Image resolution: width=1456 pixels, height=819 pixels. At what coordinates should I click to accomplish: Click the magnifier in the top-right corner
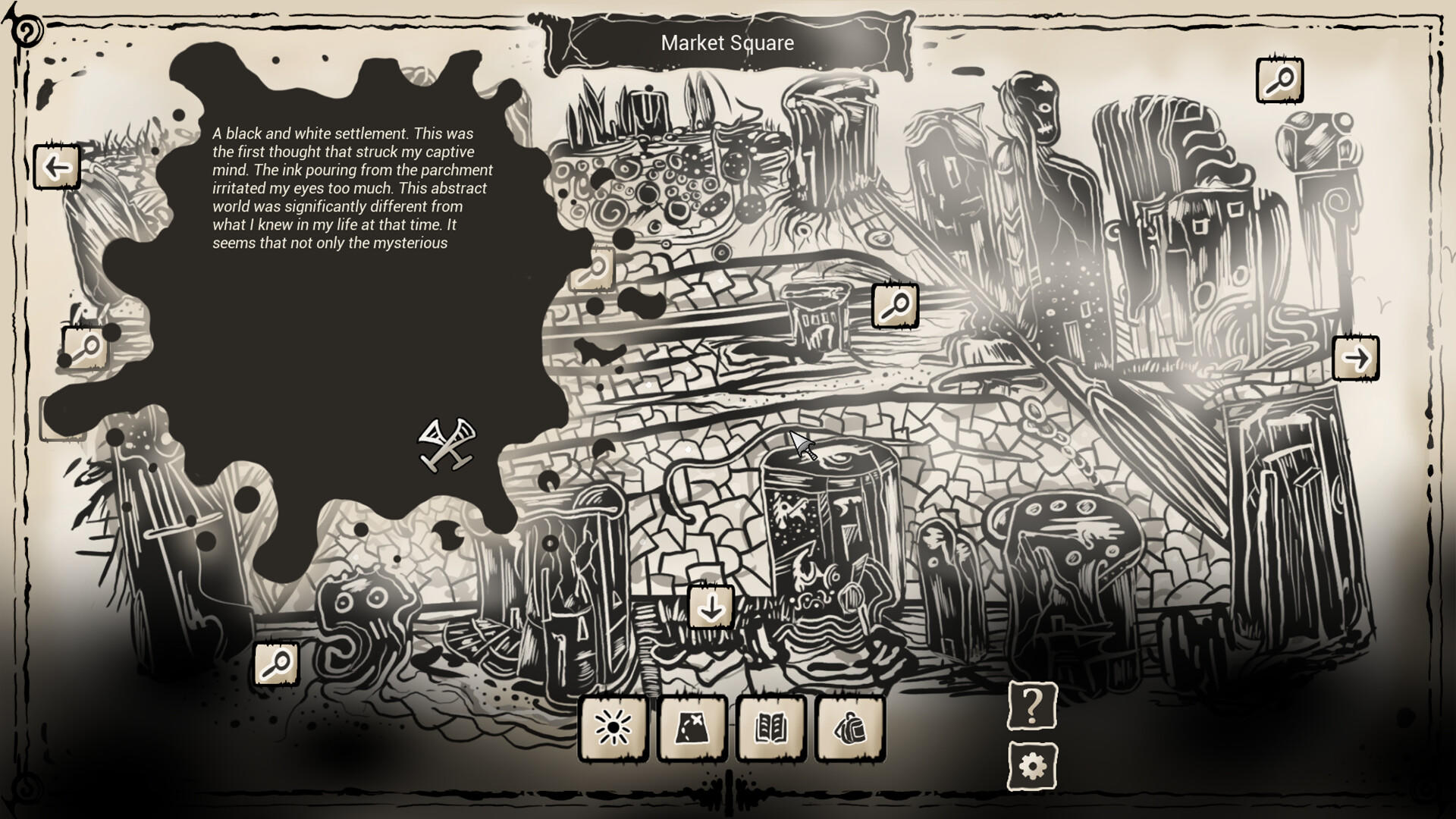coord(1282,79)
